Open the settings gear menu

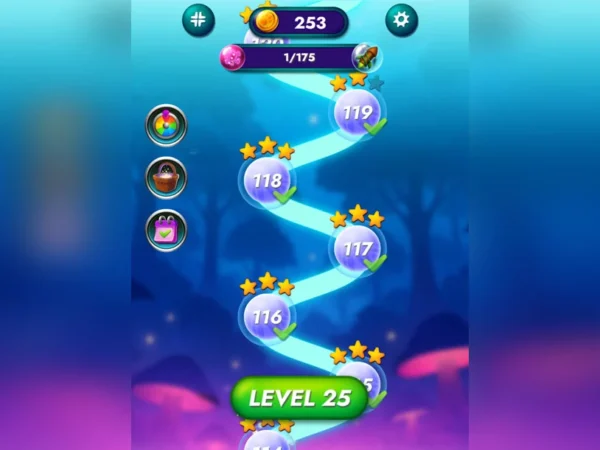(401, 20)
